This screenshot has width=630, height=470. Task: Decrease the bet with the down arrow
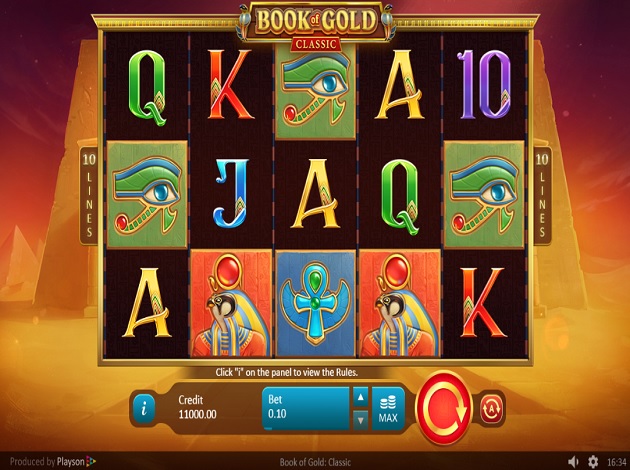tap(361, 419)
